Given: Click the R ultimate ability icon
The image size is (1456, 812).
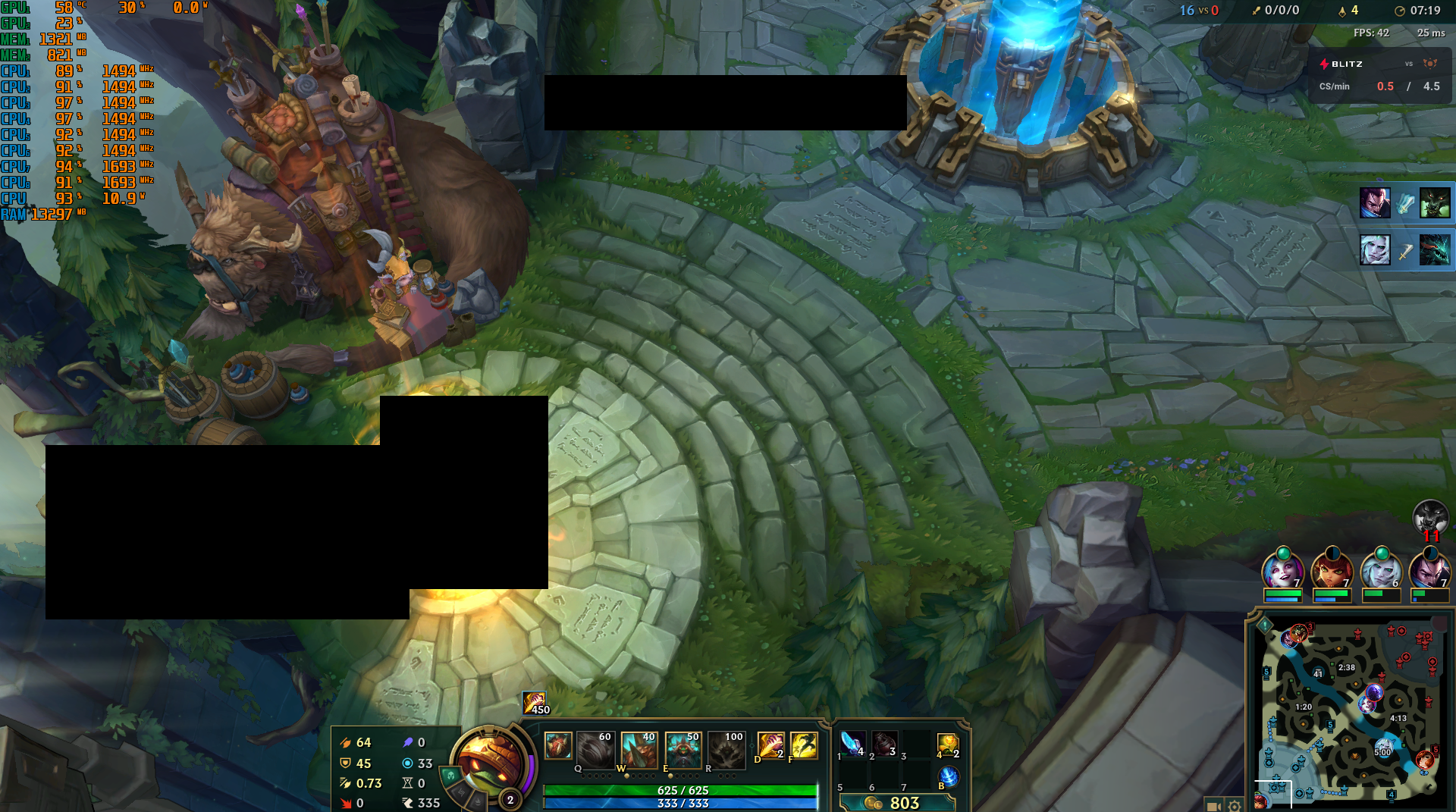Looking at the screenshot, I should pyautogui.click(x=726, y=751).
